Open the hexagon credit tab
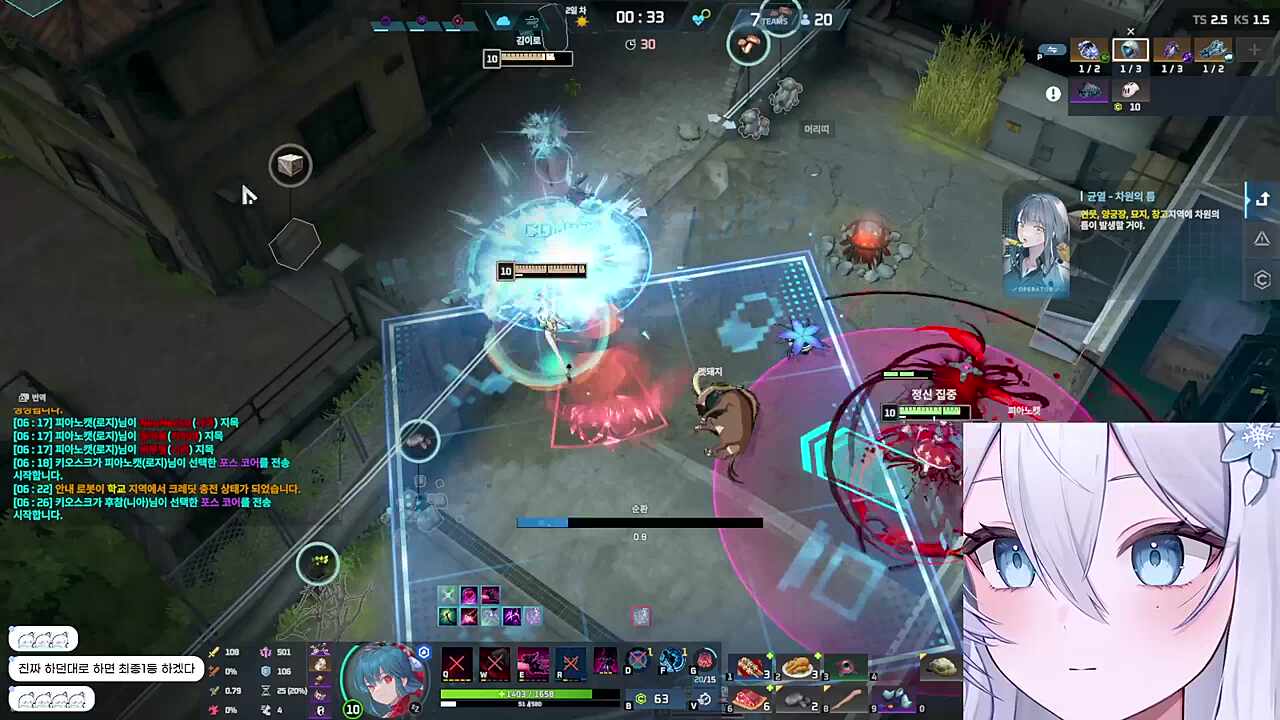The width and height of the screenshot is (1280, 720). tap(1262, 280)
